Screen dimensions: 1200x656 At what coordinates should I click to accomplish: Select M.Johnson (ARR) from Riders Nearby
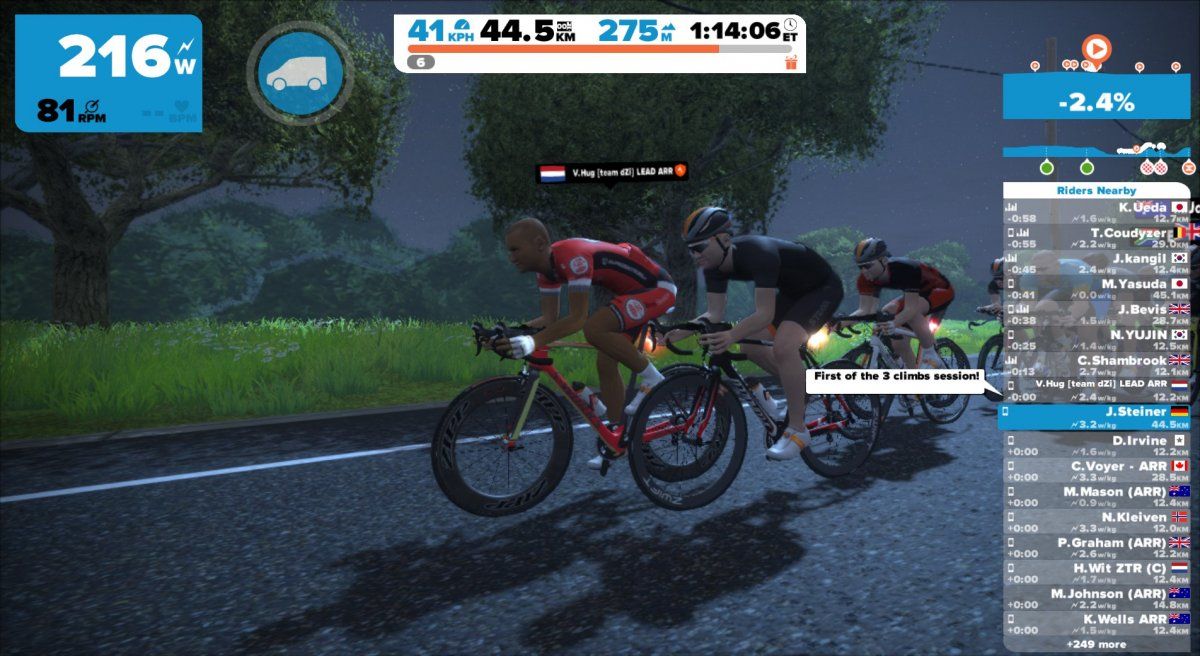tap(1096, 598)
